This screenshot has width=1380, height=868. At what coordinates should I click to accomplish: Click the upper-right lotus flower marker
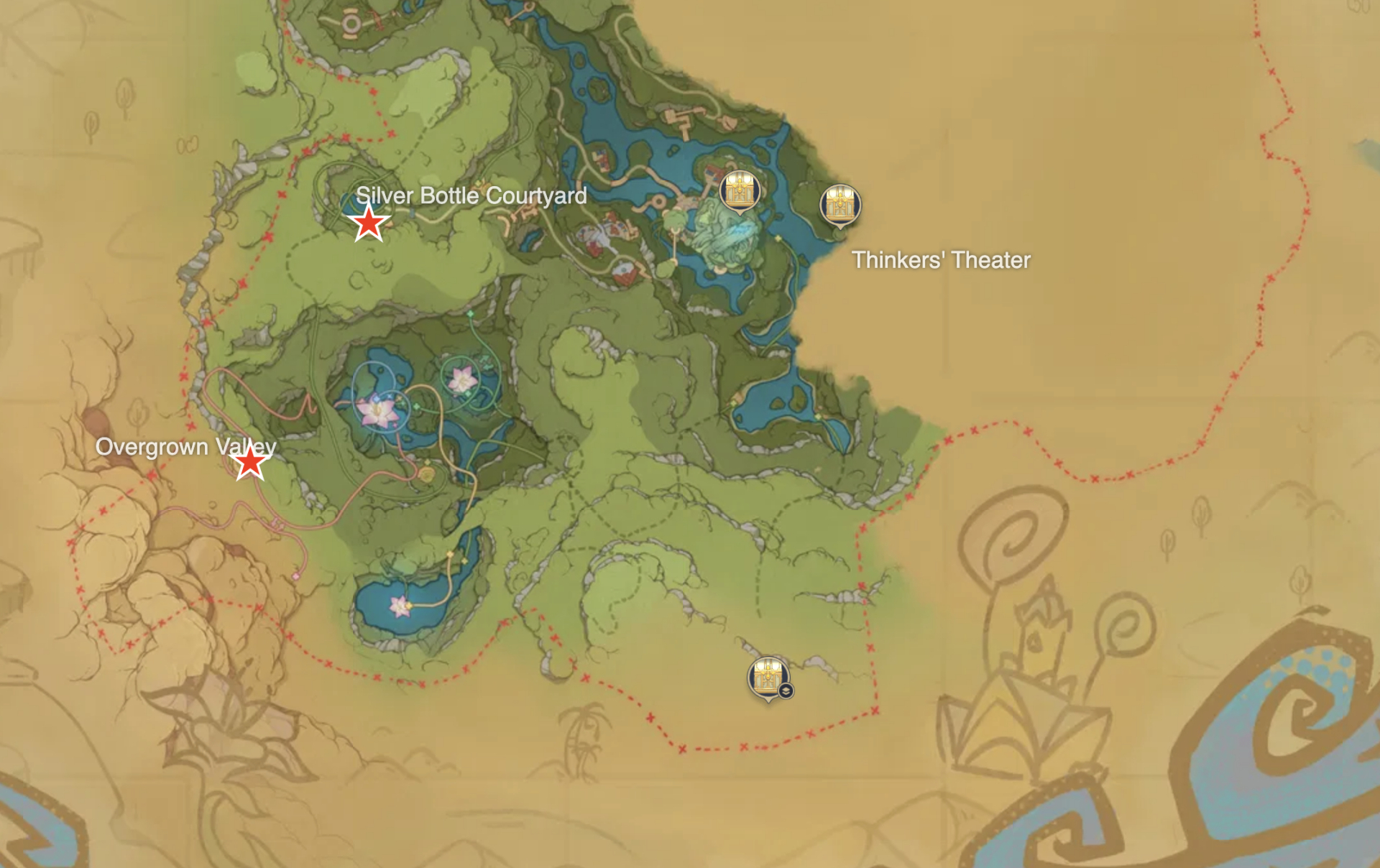pos(464,379)
